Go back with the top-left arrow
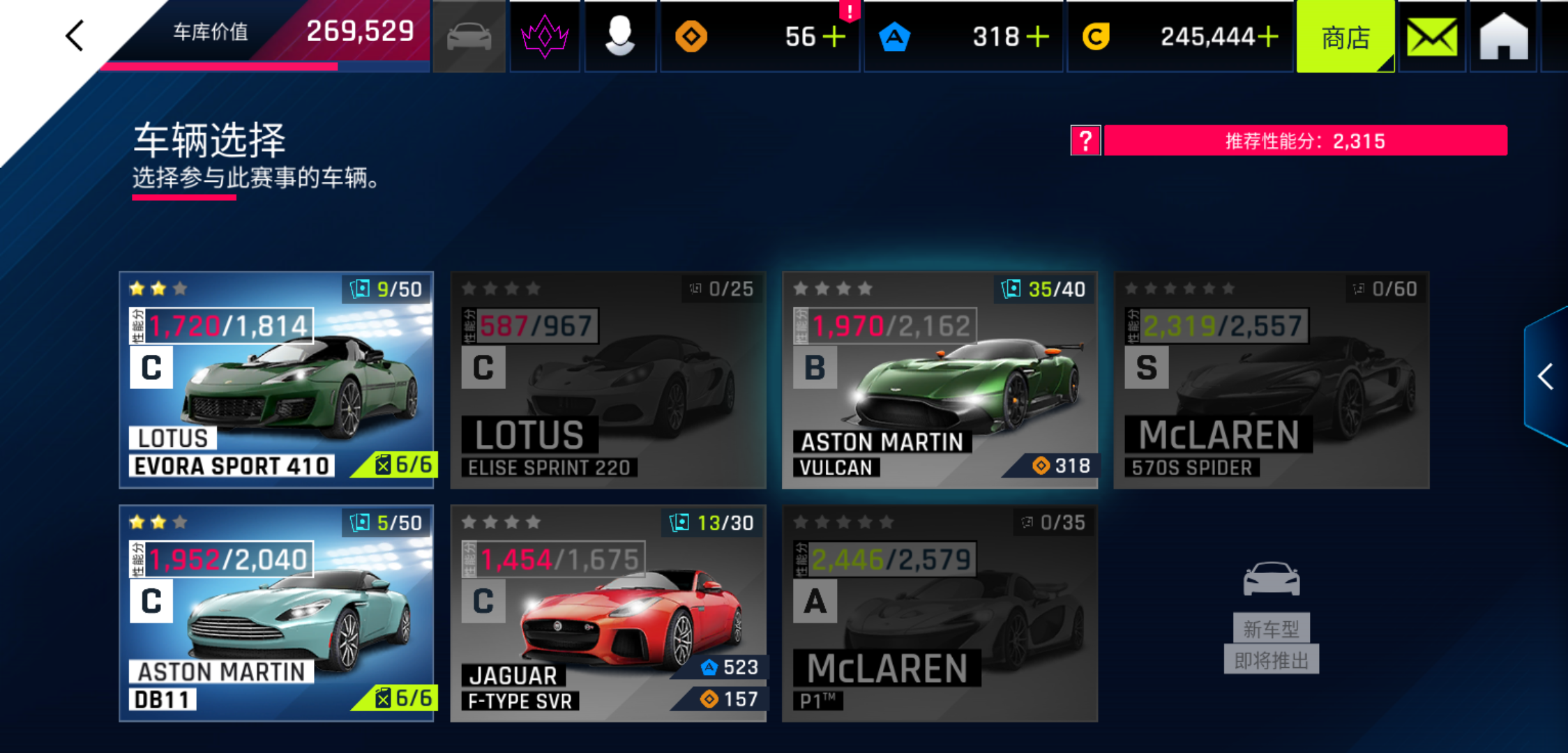The height and width of the screenshot is (753, 1568). (x=75, y=35)
